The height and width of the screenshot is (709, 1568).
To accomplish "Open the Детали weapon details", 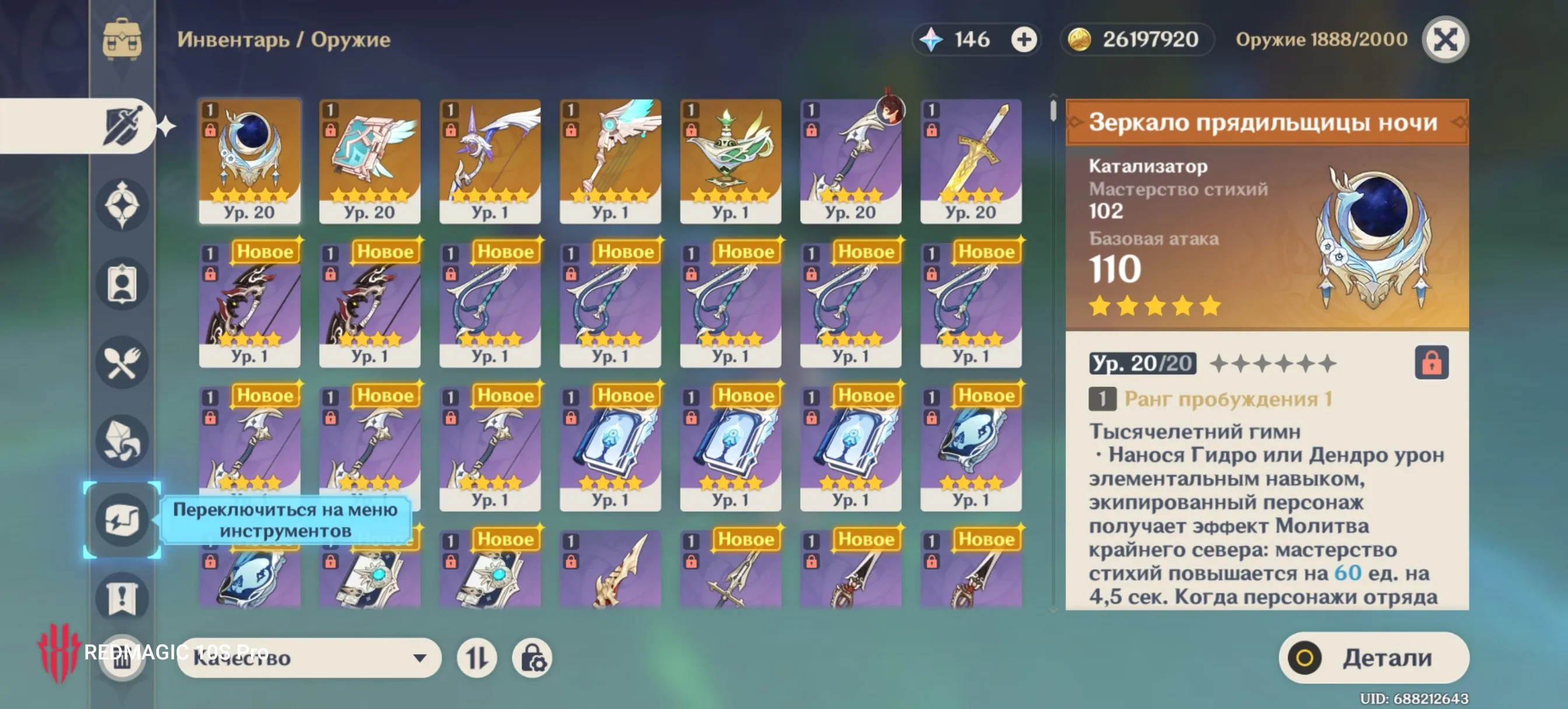I will (x=1373, y=657).
